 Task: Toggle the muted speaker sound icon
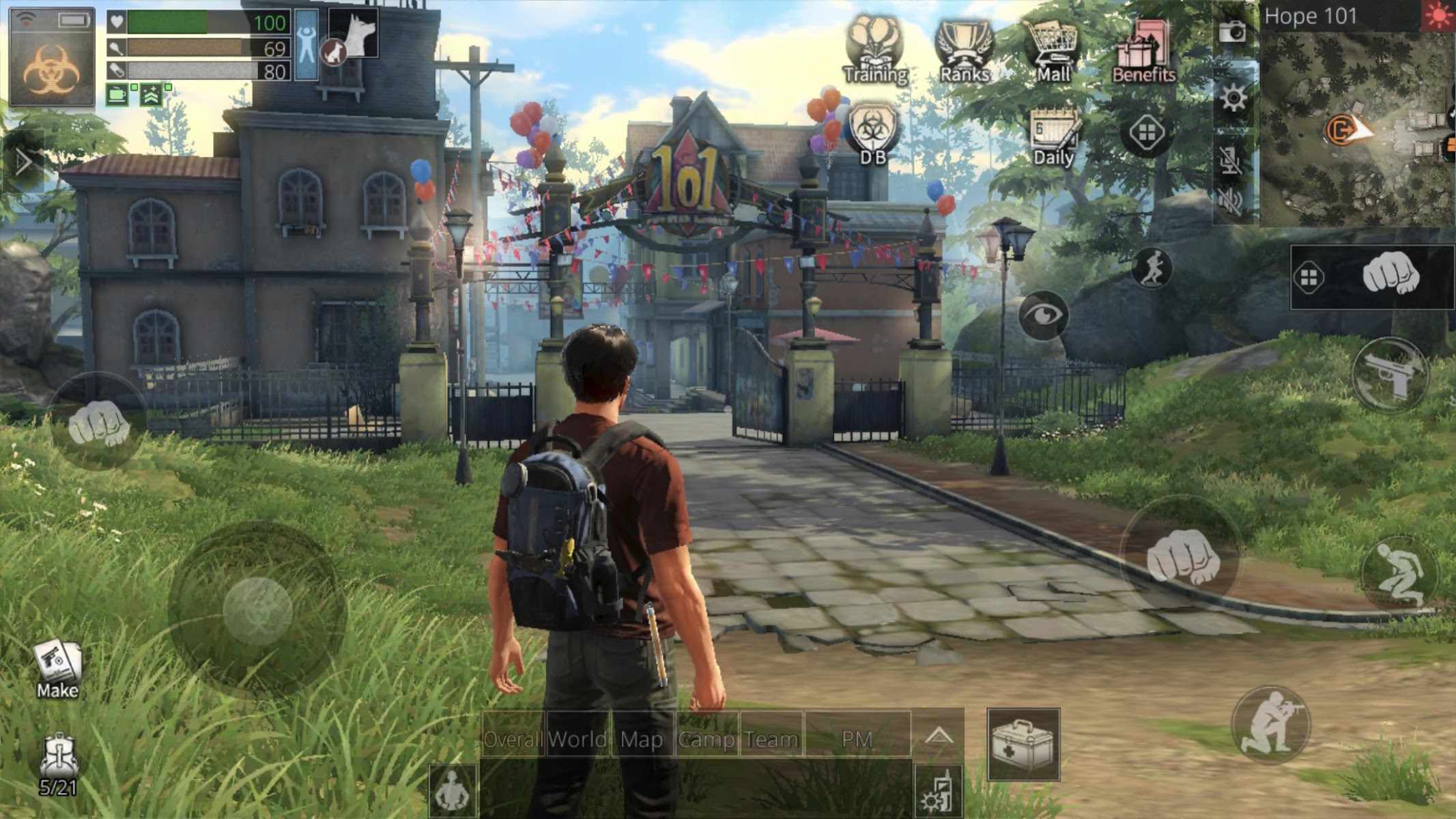[1231, 201]
